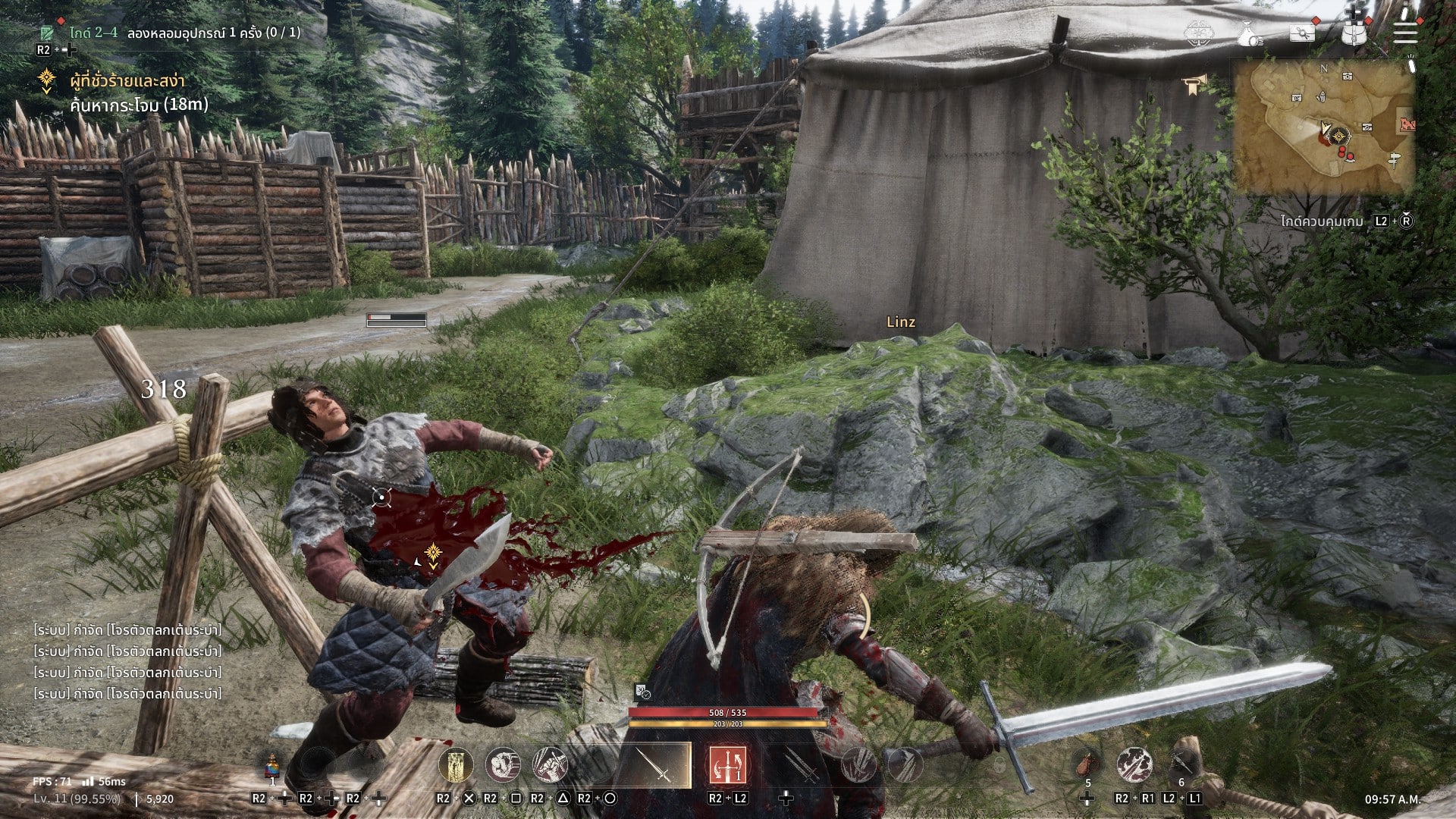
Task: Activate the golden banner skill
Action: click(456, 765)
